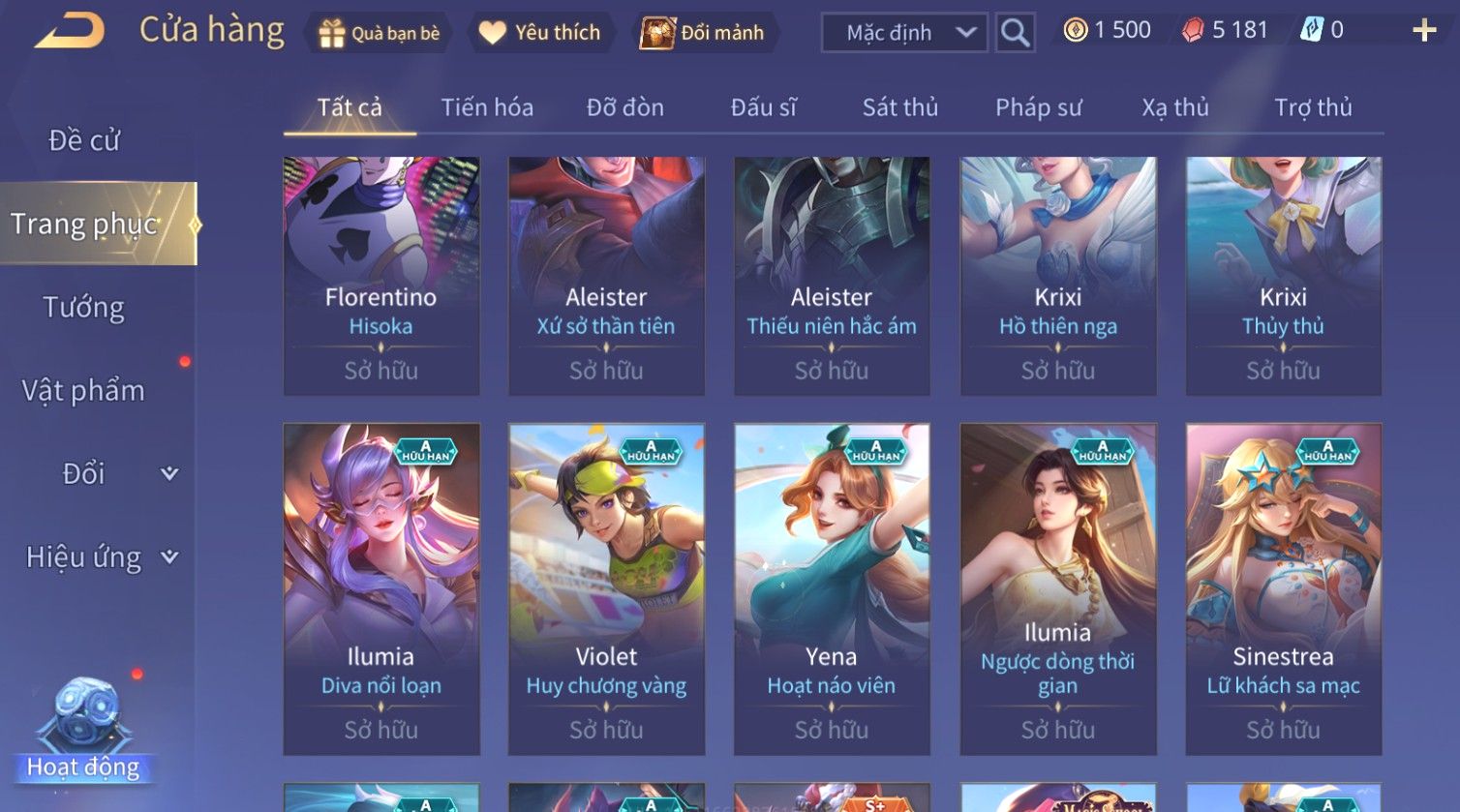The image size is (1460, 812).
Task: Go back using the arrow button
Action: 70,31
